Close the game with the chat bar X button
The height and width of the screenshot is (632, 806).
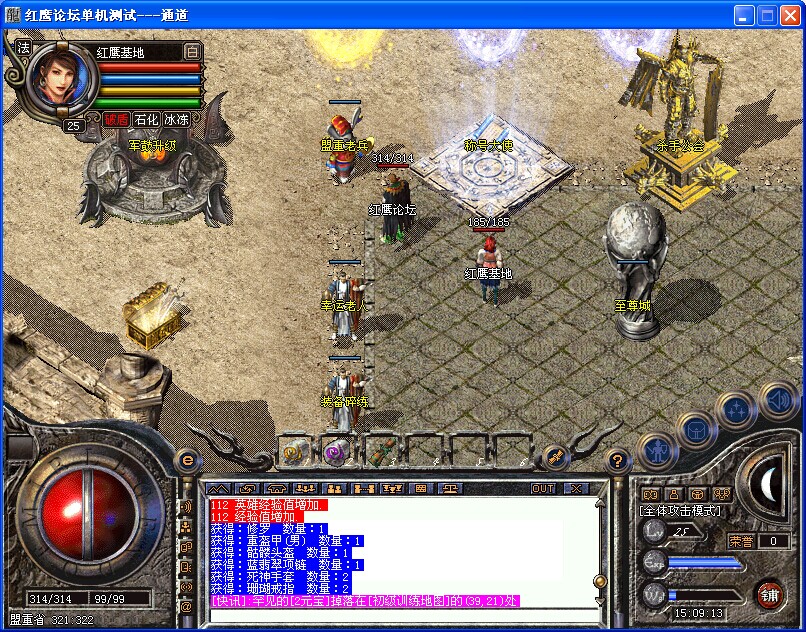click(x=575, y=488)
